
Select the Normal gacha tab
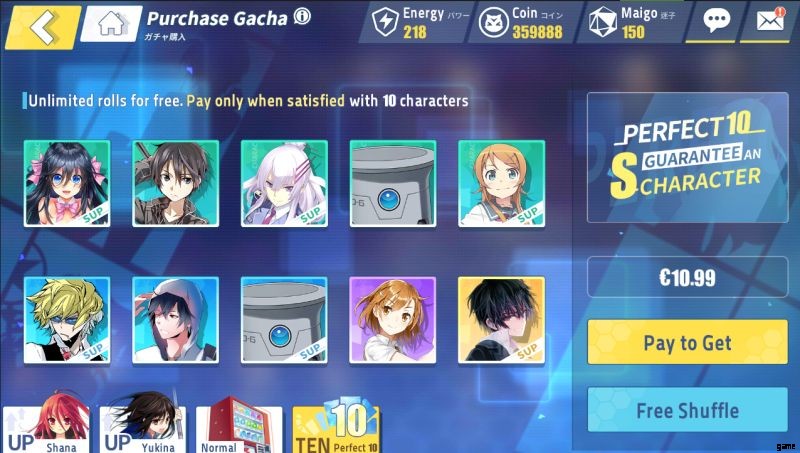[232, 427]
